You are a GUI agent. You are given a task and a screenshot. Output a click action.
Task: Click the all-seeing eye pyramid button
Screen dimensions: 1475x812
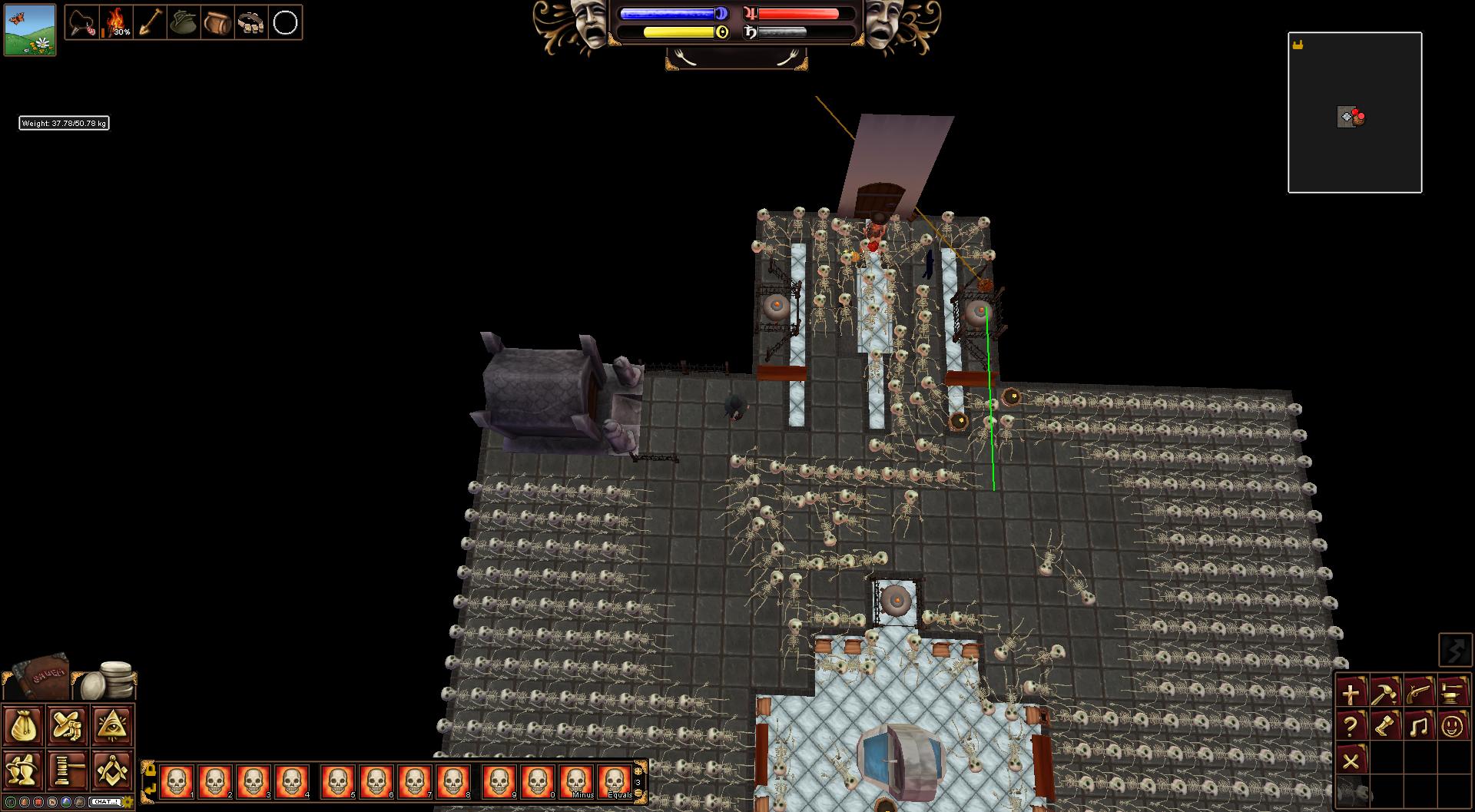click(x=113, y=725)
